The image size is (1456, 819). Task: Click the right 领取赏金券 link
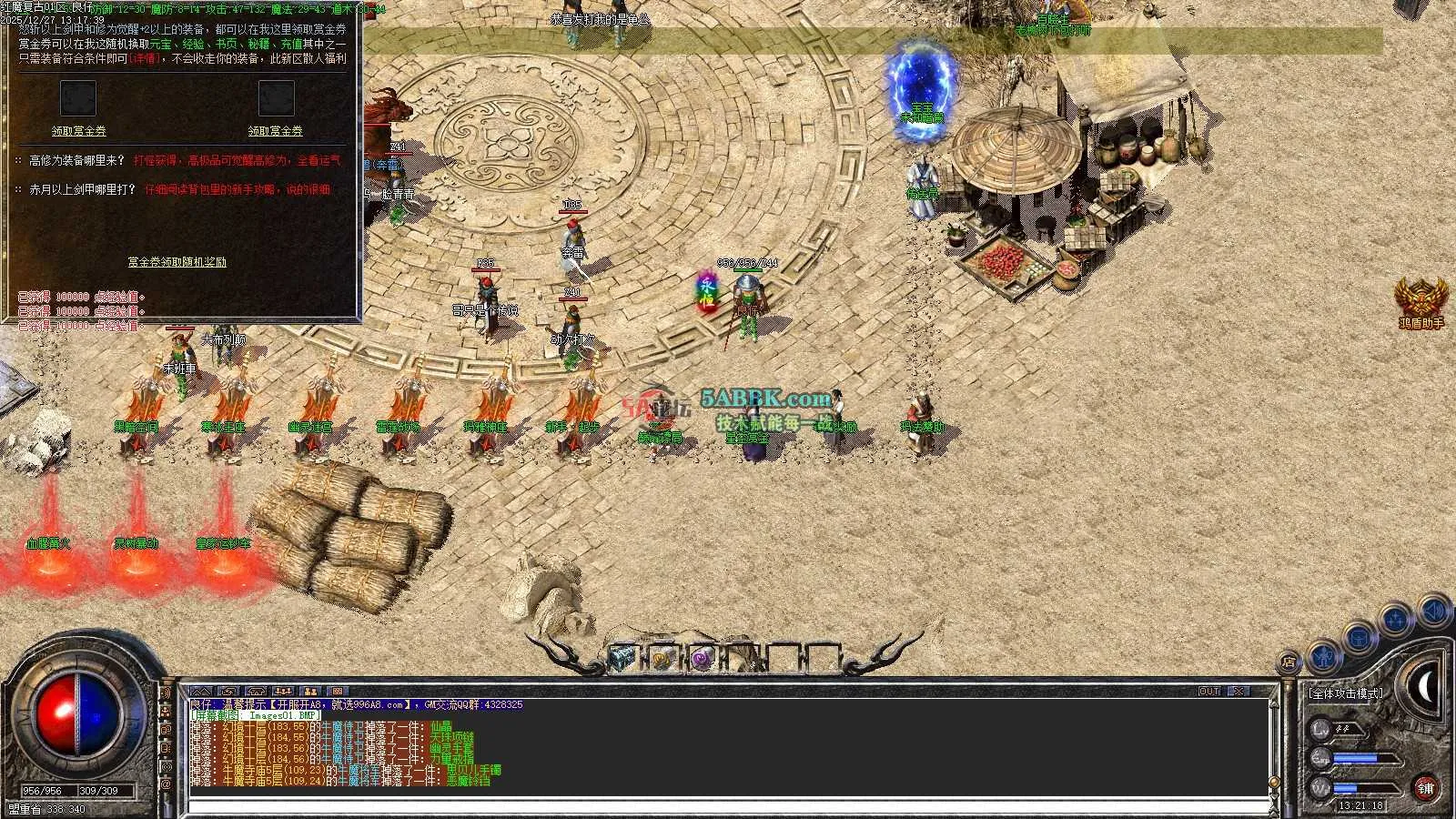tap(275, 131)
